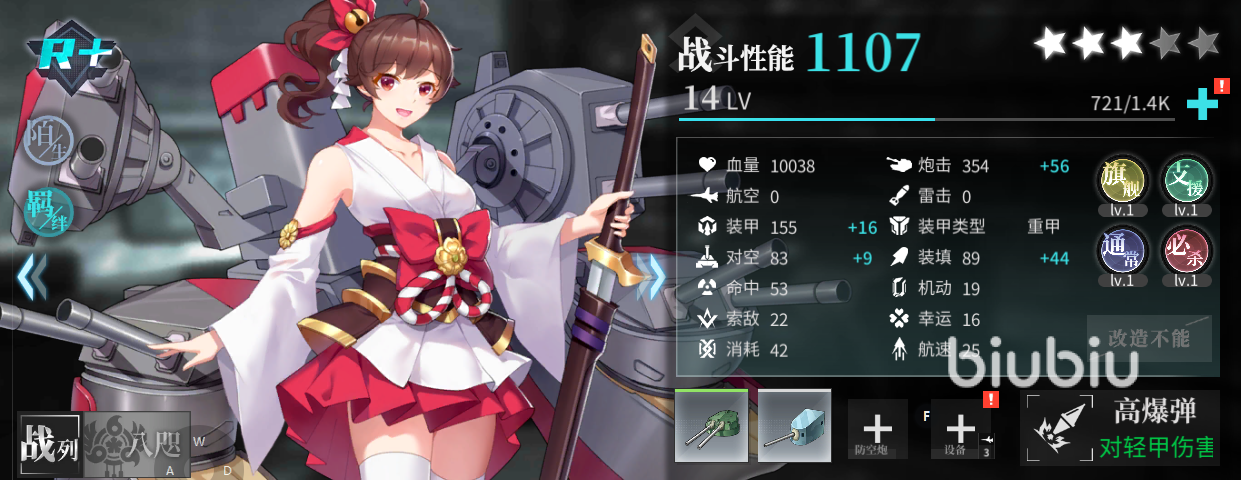Open the 羁绊 bond icon

(46, 207)
